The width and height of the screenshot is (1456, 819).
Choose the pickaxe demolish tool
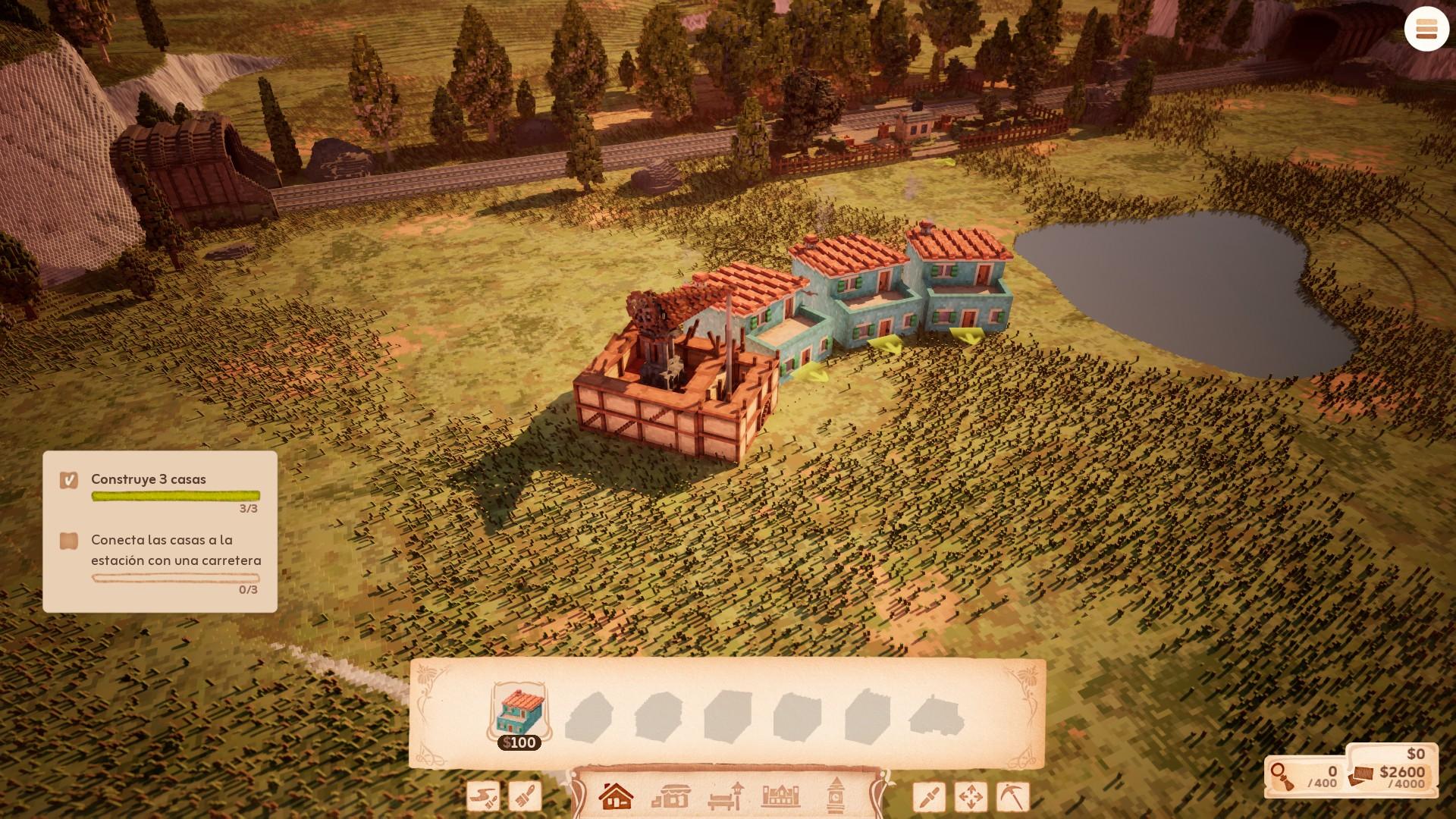(1012, 797)
